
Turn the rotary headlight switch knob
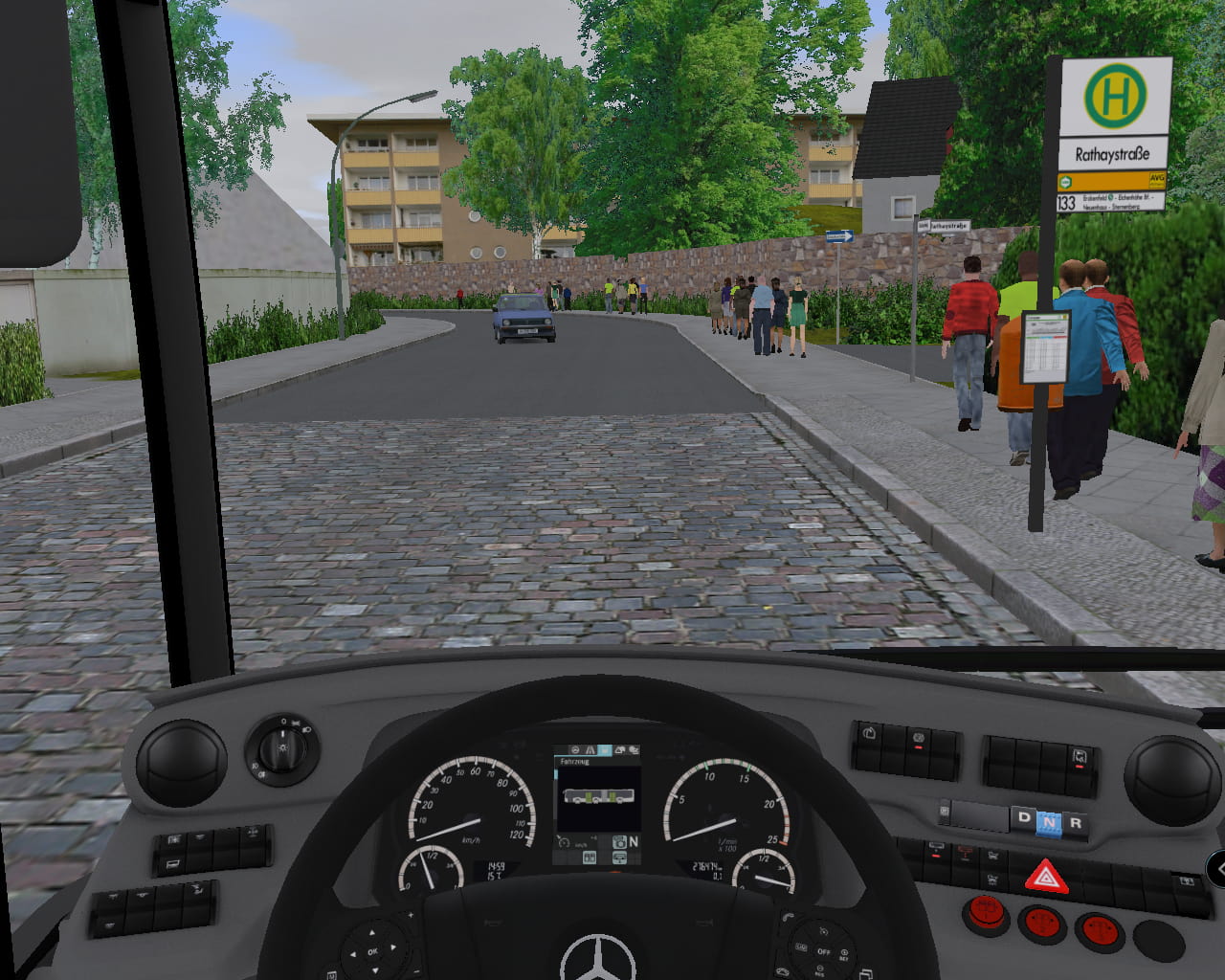point(283,750)
